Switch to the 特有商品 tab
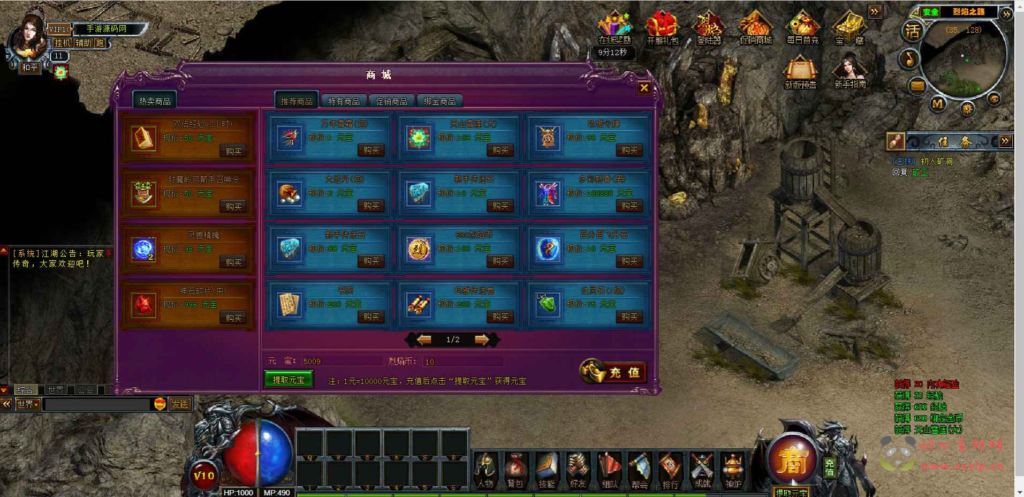Viewport: 1024px width, 497px height. tap(345, 100)
